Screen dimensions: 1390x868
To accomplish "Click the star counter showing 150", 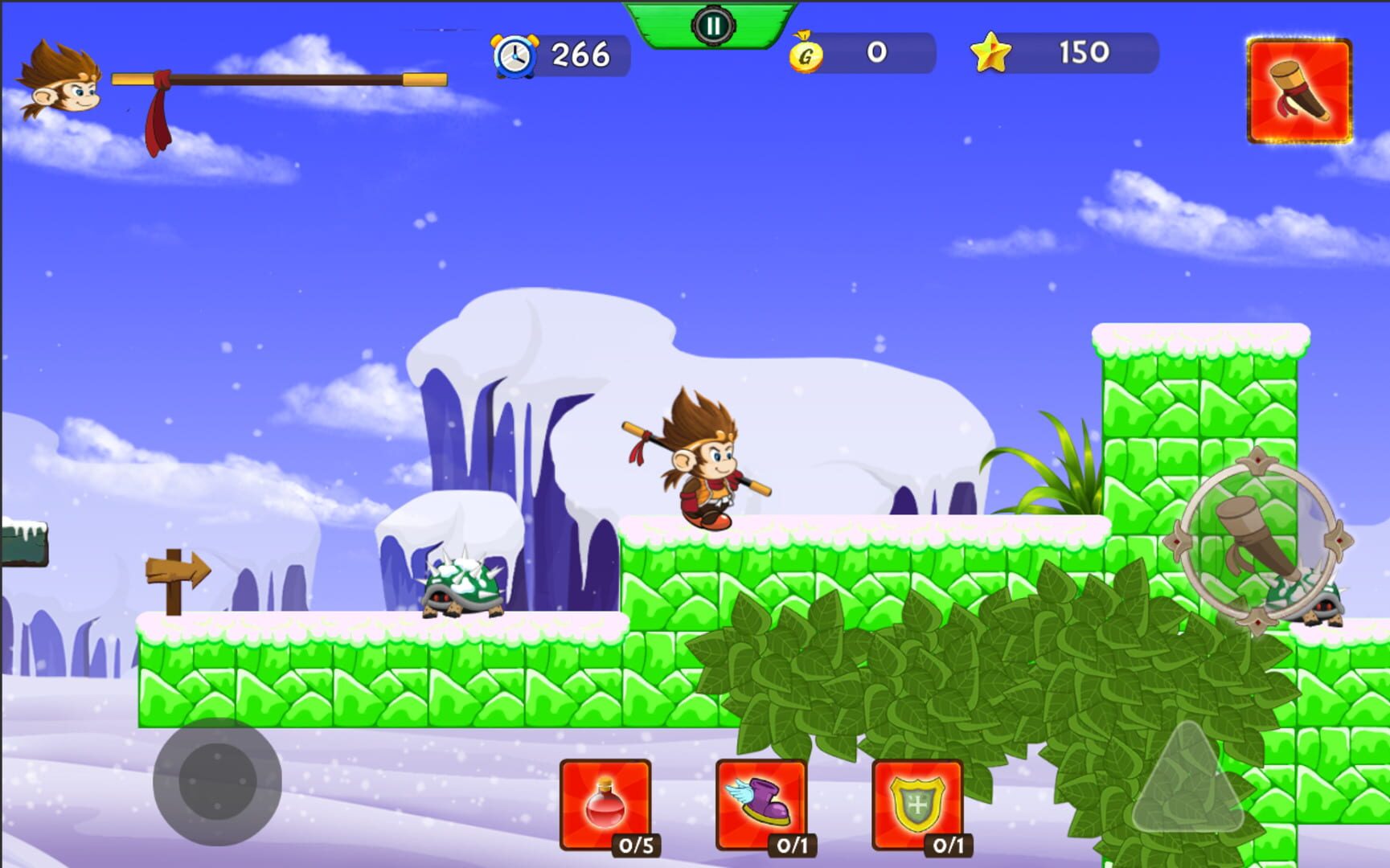I will [x=1085, y=54].
